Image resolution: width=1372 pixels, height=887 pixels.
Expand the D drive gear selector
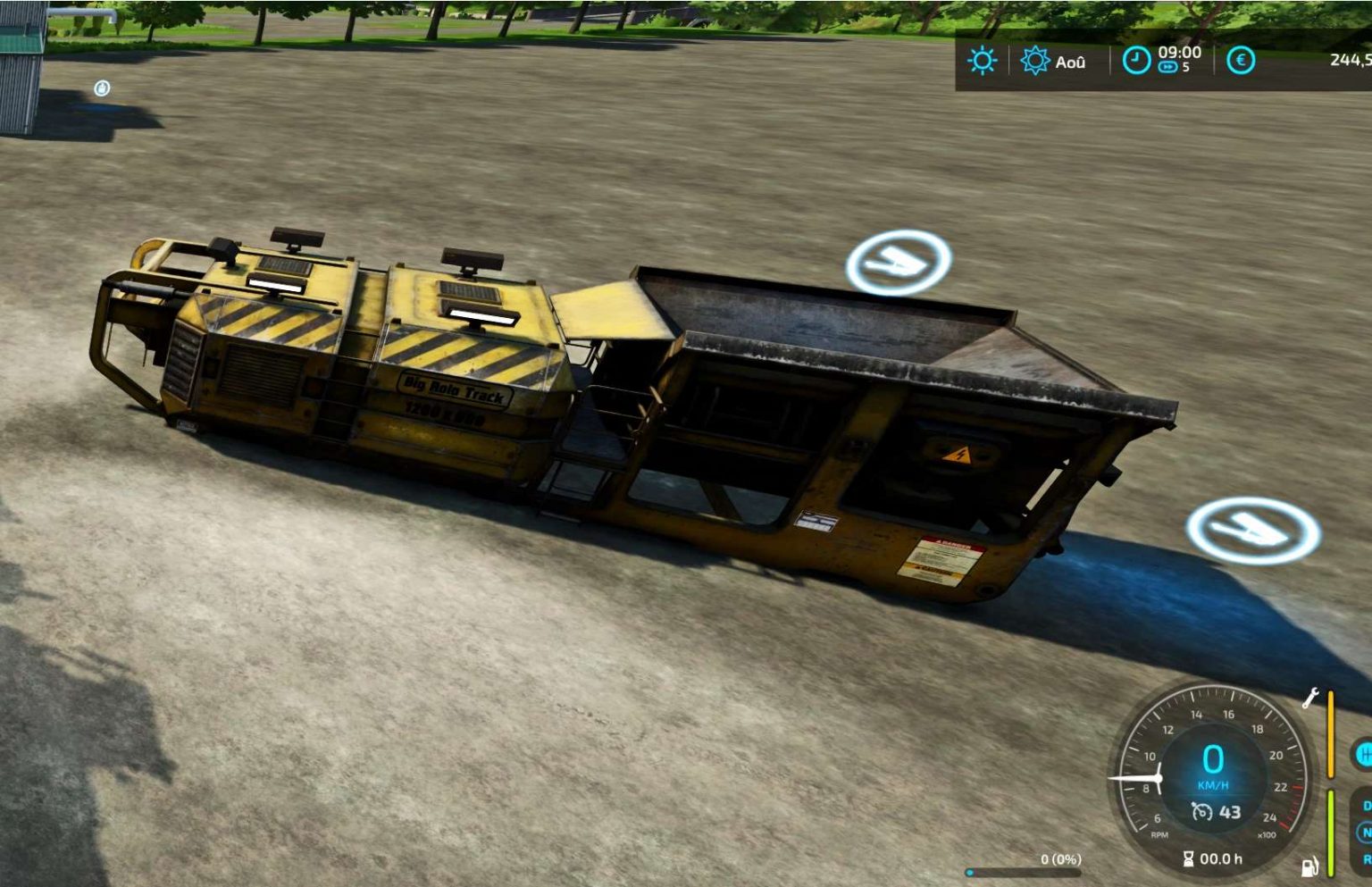[1368, 805]
